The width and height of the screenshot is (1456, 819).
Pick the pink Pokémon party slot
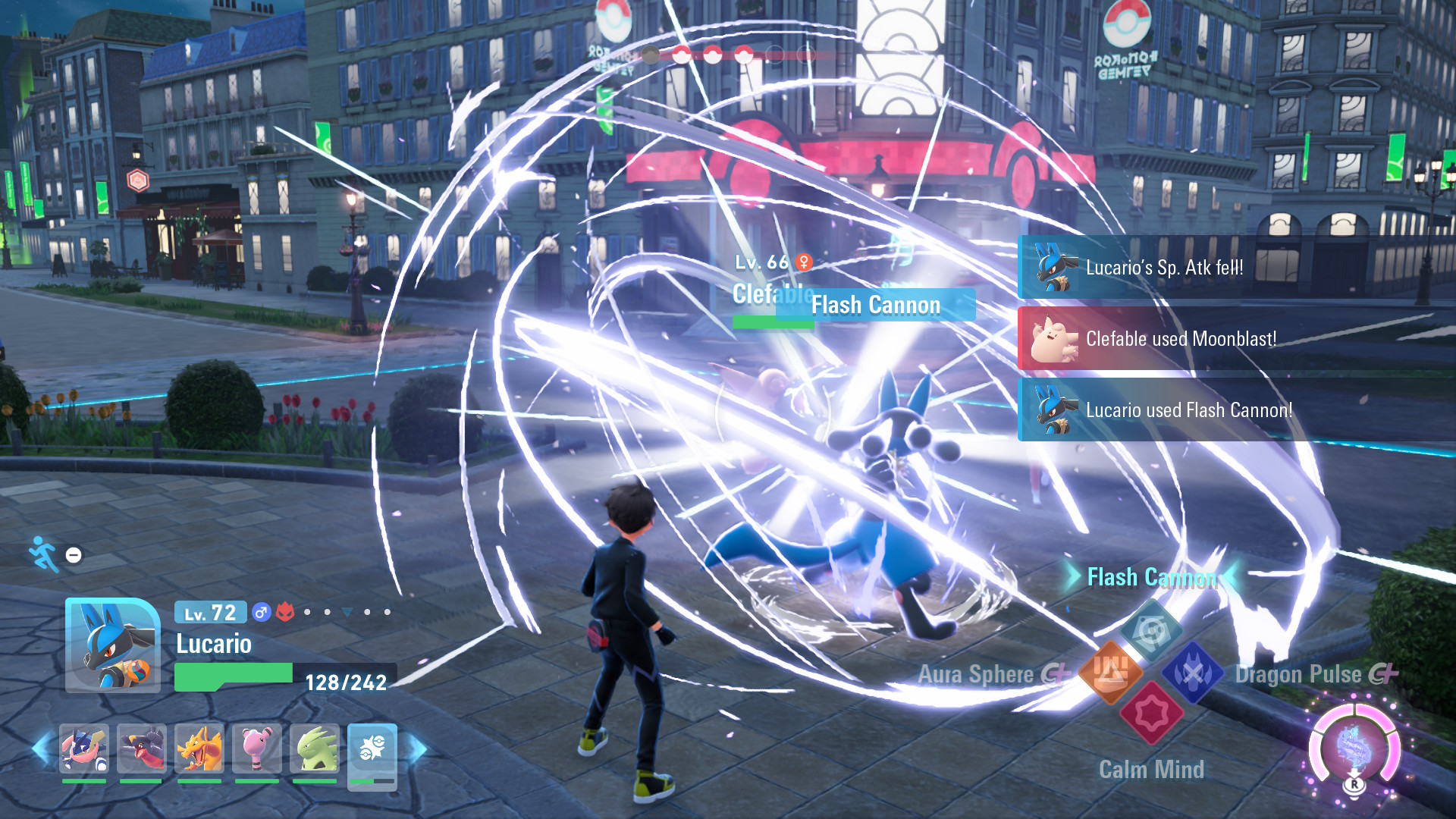tap(257, 749)
